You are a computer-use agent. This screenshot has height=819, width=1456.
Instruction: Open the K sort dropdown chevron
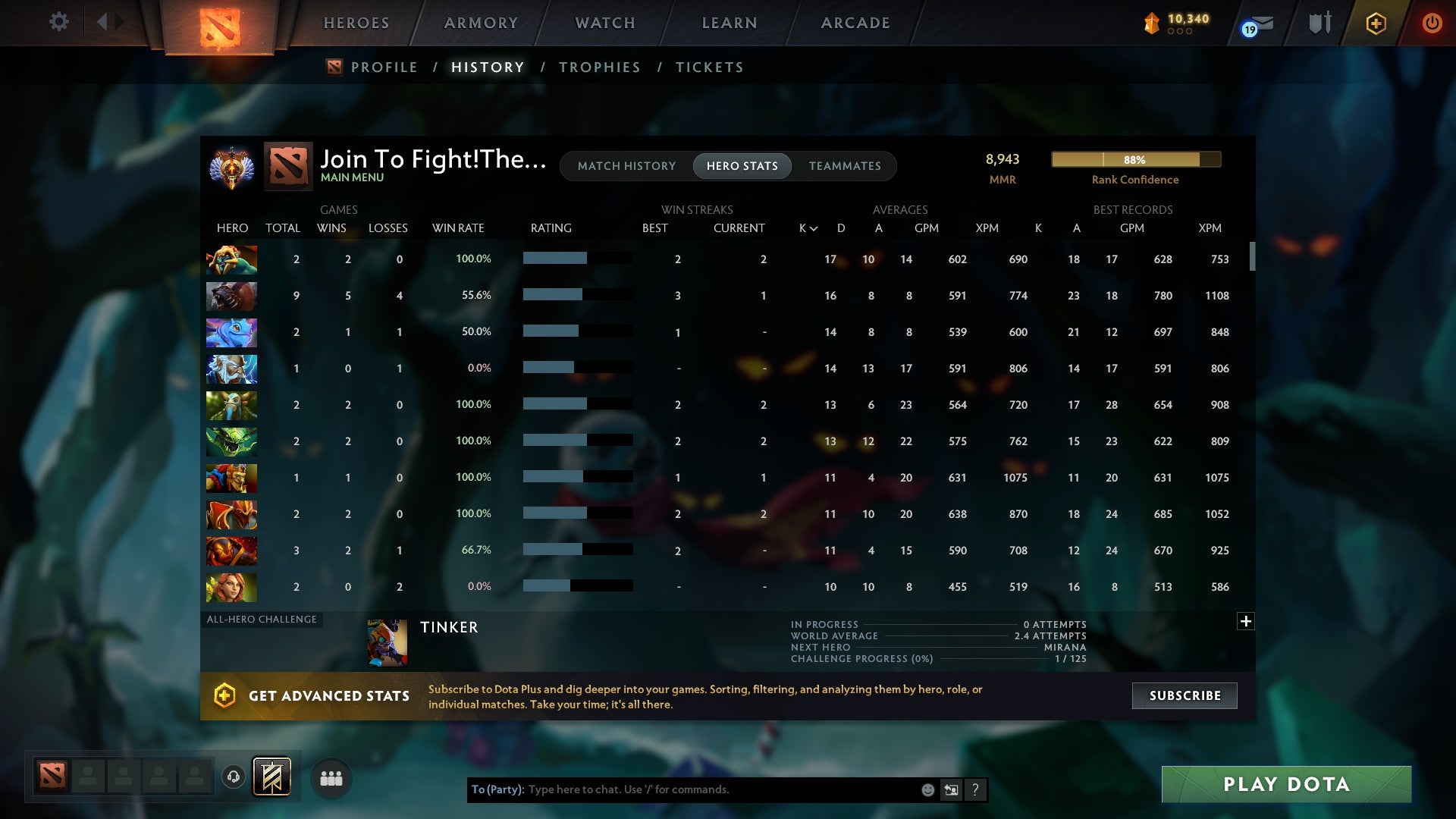[x=814, y=227]
